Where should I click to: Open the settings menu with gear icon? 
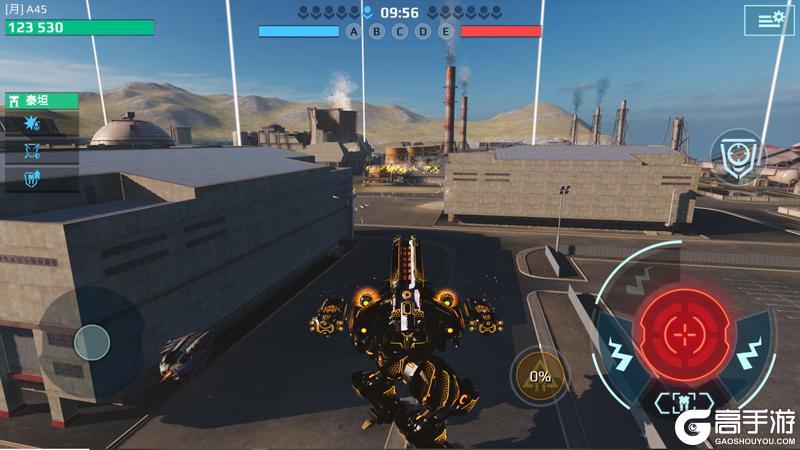click(x=769, y=20)
